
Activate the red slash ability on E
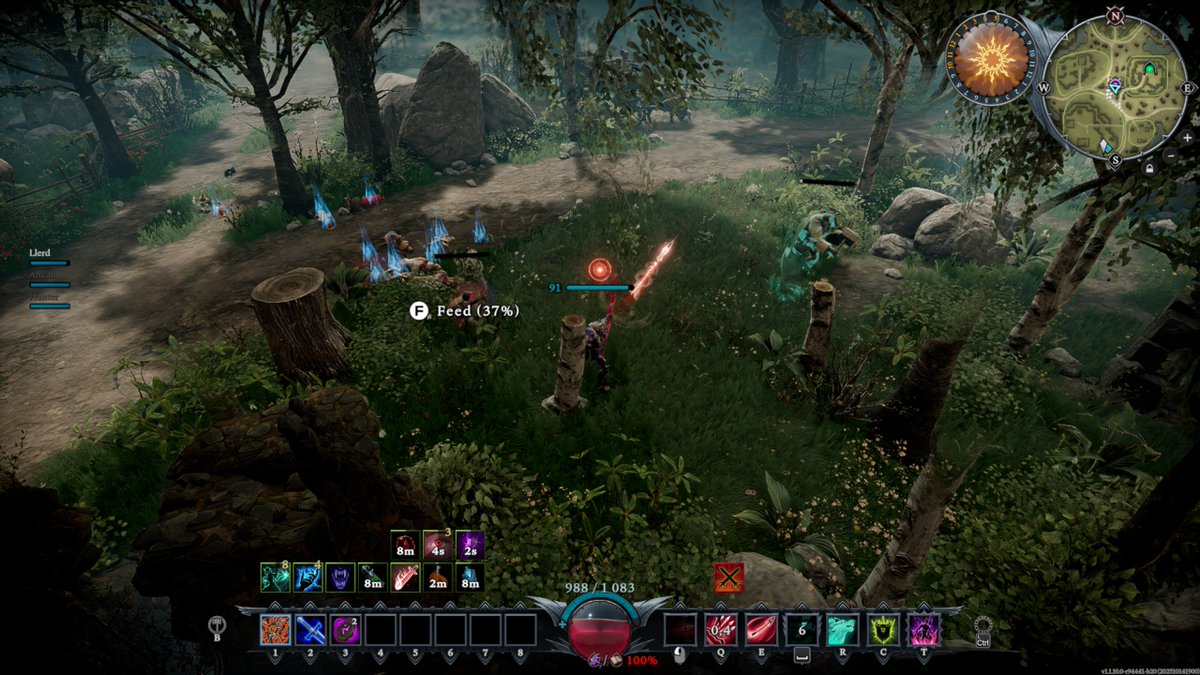click(x=761, y=630)
